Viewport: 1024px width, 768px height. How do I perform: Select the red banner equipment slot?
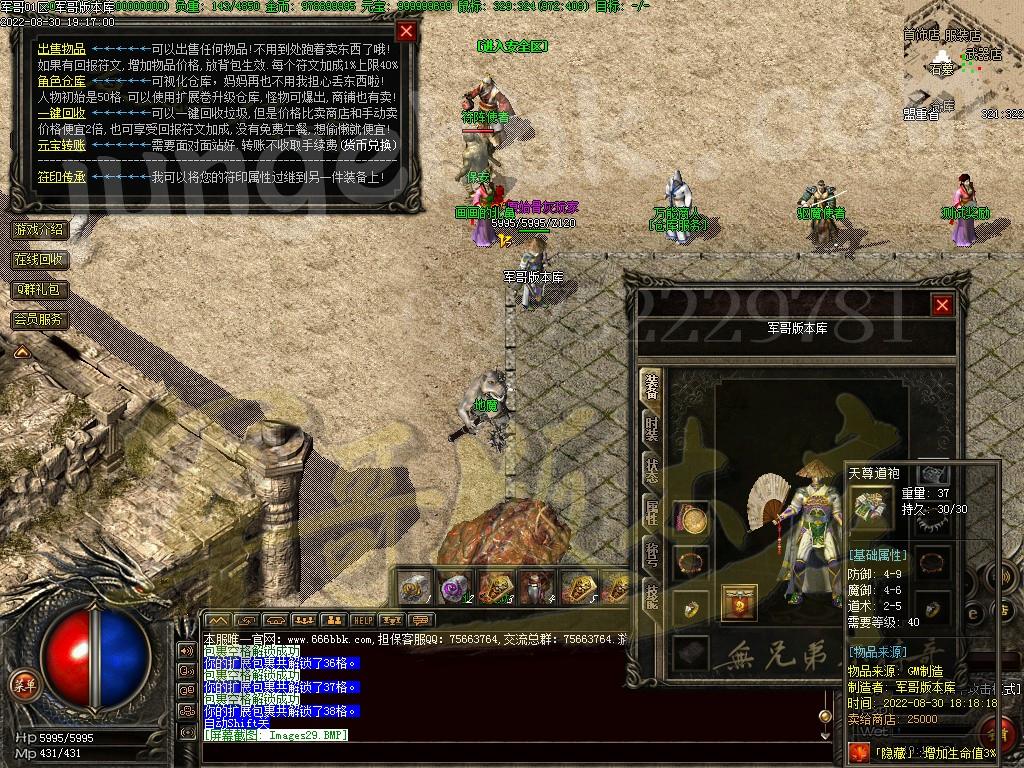pyautogui.click(x=739, y=603)
